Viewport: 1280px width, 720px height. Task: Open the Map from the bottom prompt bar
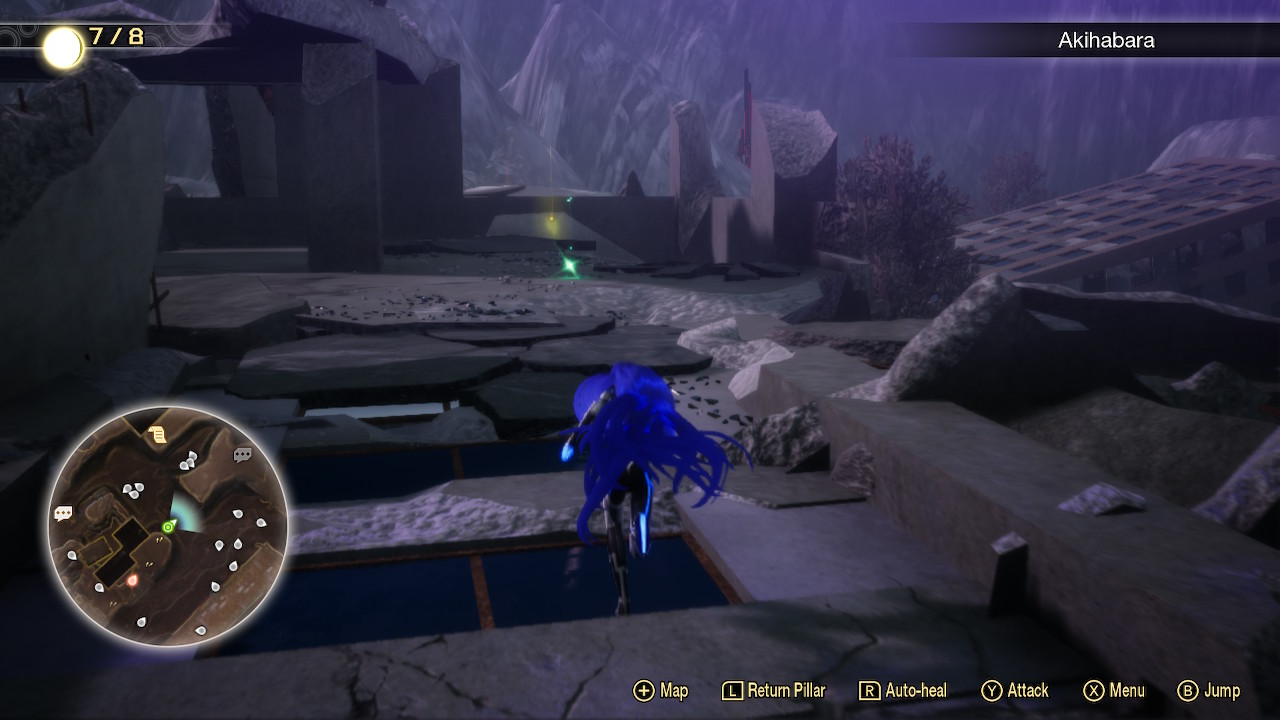click(675, 690)
